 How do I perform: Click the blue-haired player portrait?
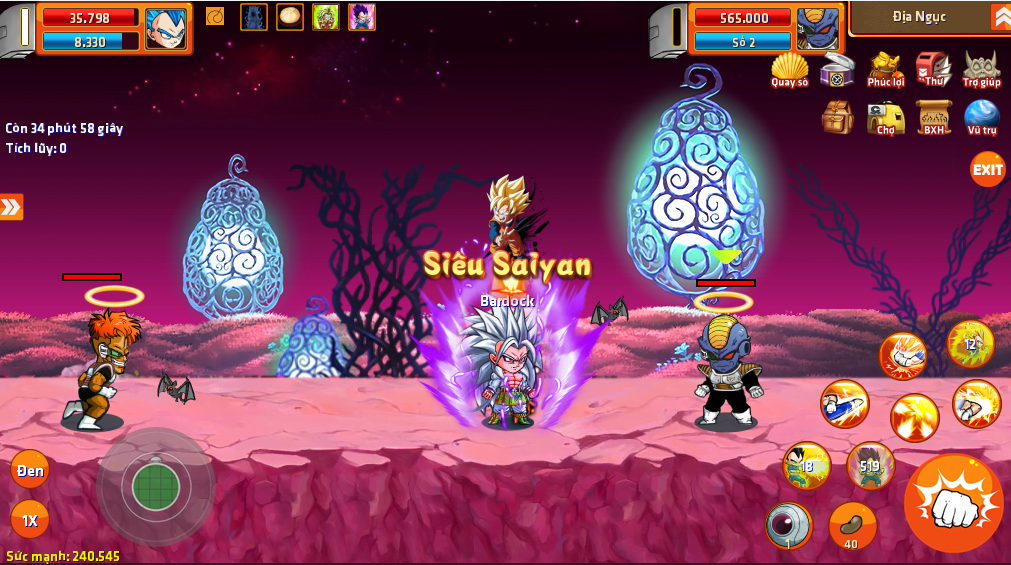(x=165, y=28)
